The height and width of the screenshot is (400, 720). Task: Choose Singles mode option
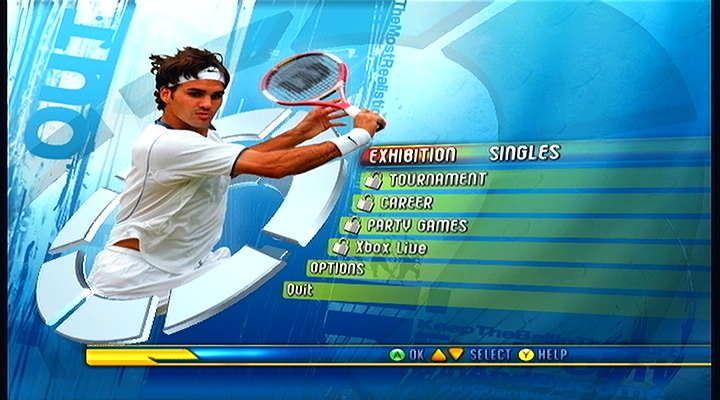click(524, 153)
